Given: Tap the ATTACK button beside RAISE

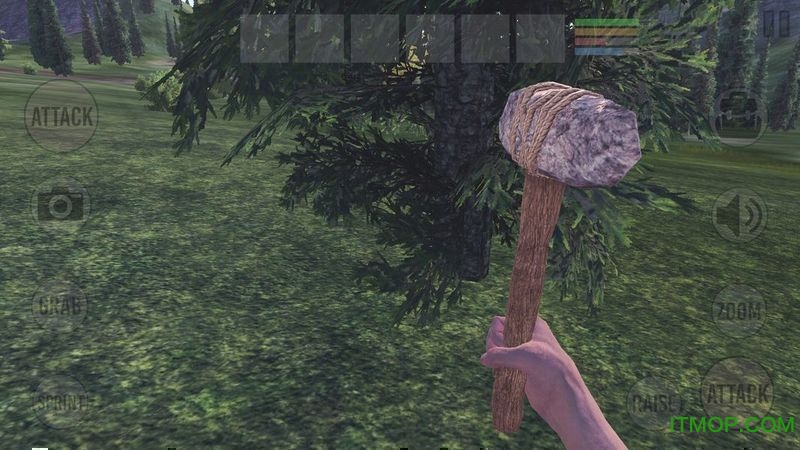Looking at the screenshot, I should pos(737,392).
